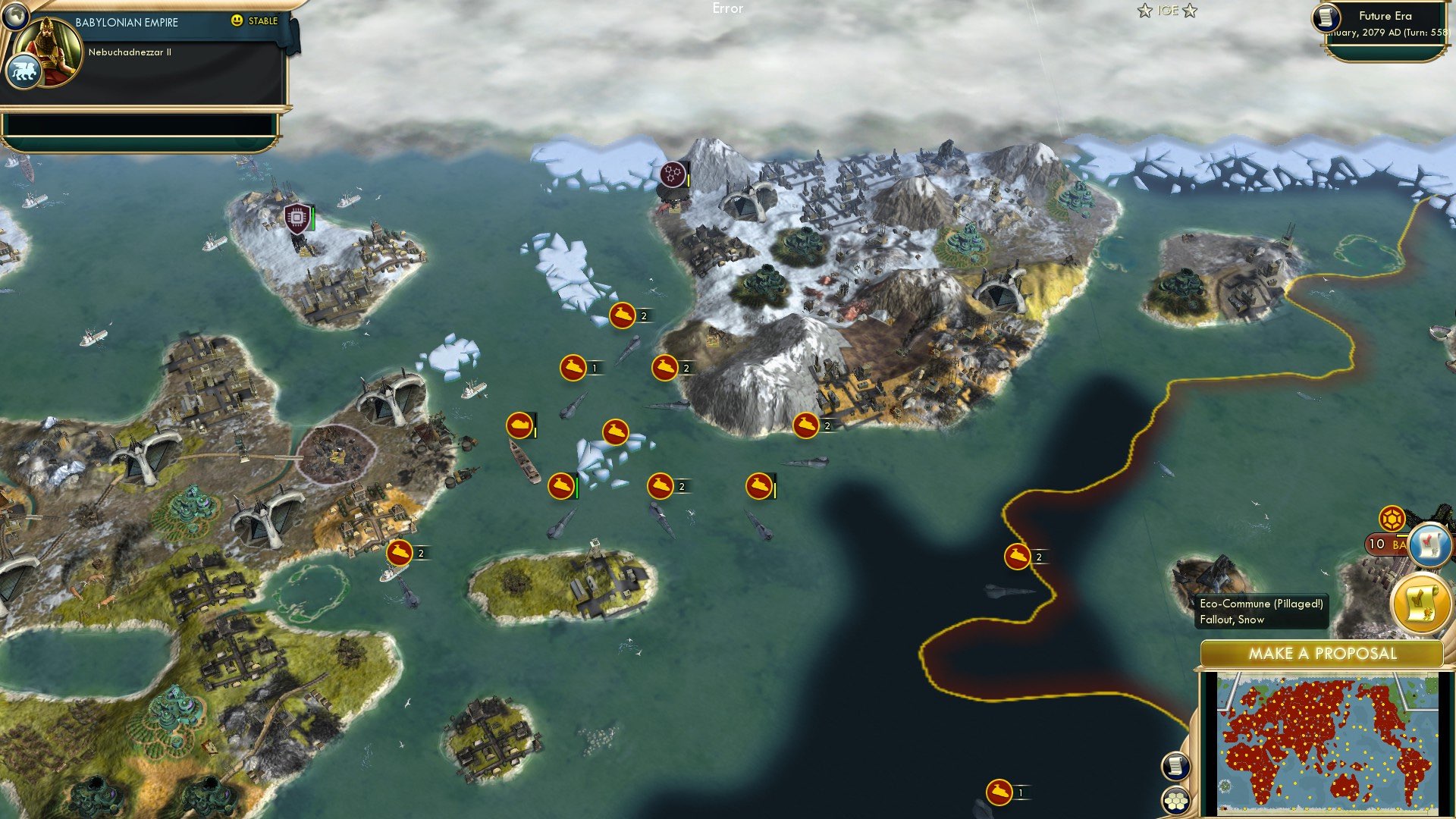Click the Babylonian lion emblem under the portrait

(25, 70)
